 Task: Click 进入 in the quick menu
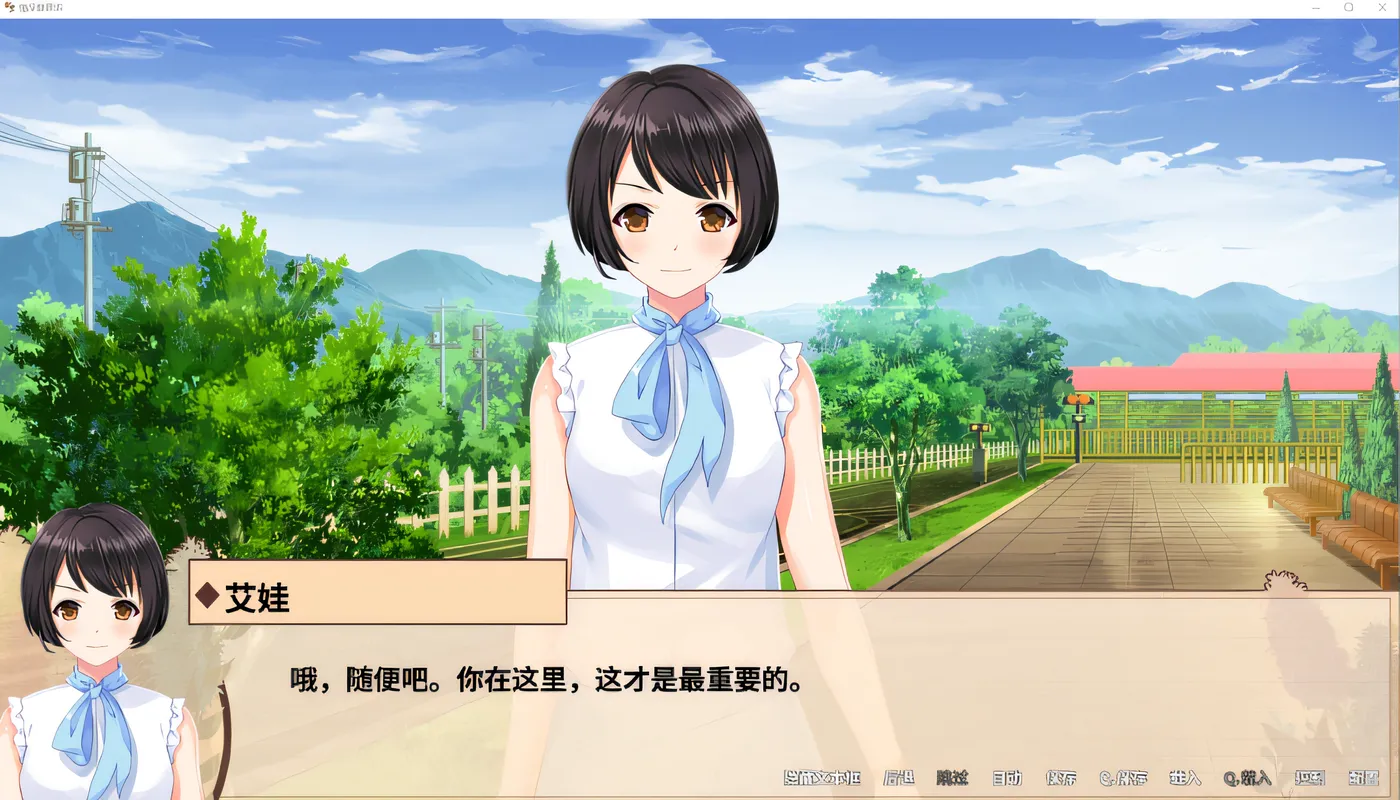[x=1184, y=778]
